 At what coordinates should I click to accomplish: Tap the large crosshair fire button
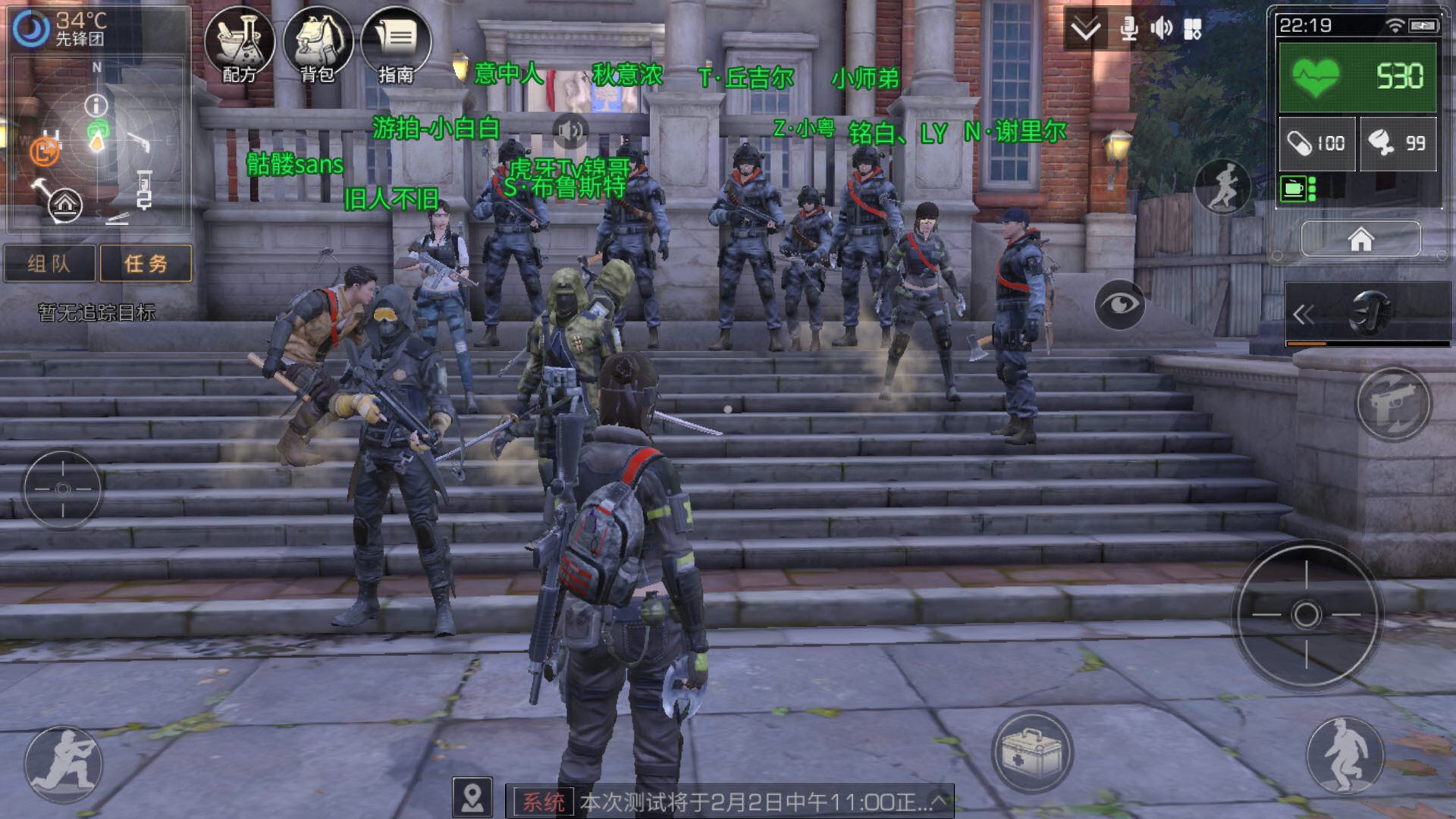[1306, 614]
